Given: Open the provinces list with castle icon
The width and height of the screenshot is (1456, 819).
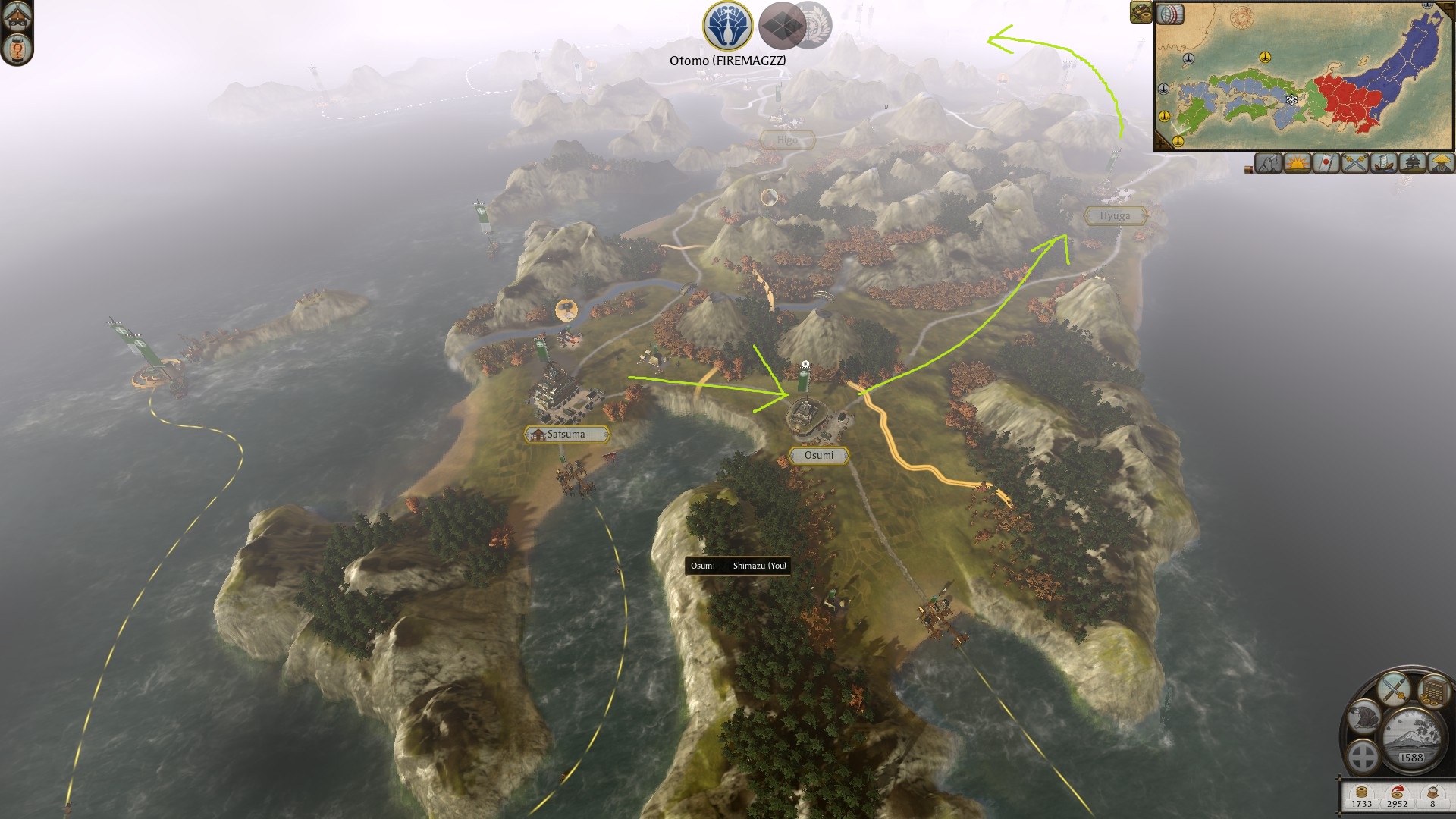Looking at the screenshot, I should [x=1412, y=163].
